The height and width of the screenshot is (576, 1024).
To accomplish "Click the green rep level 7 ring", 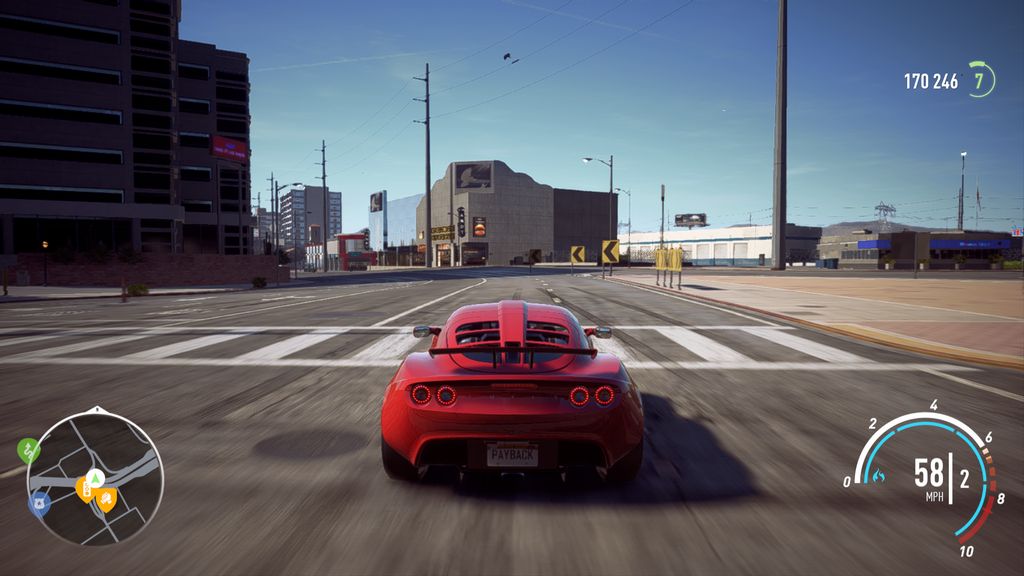I will [x=981, y=80].
